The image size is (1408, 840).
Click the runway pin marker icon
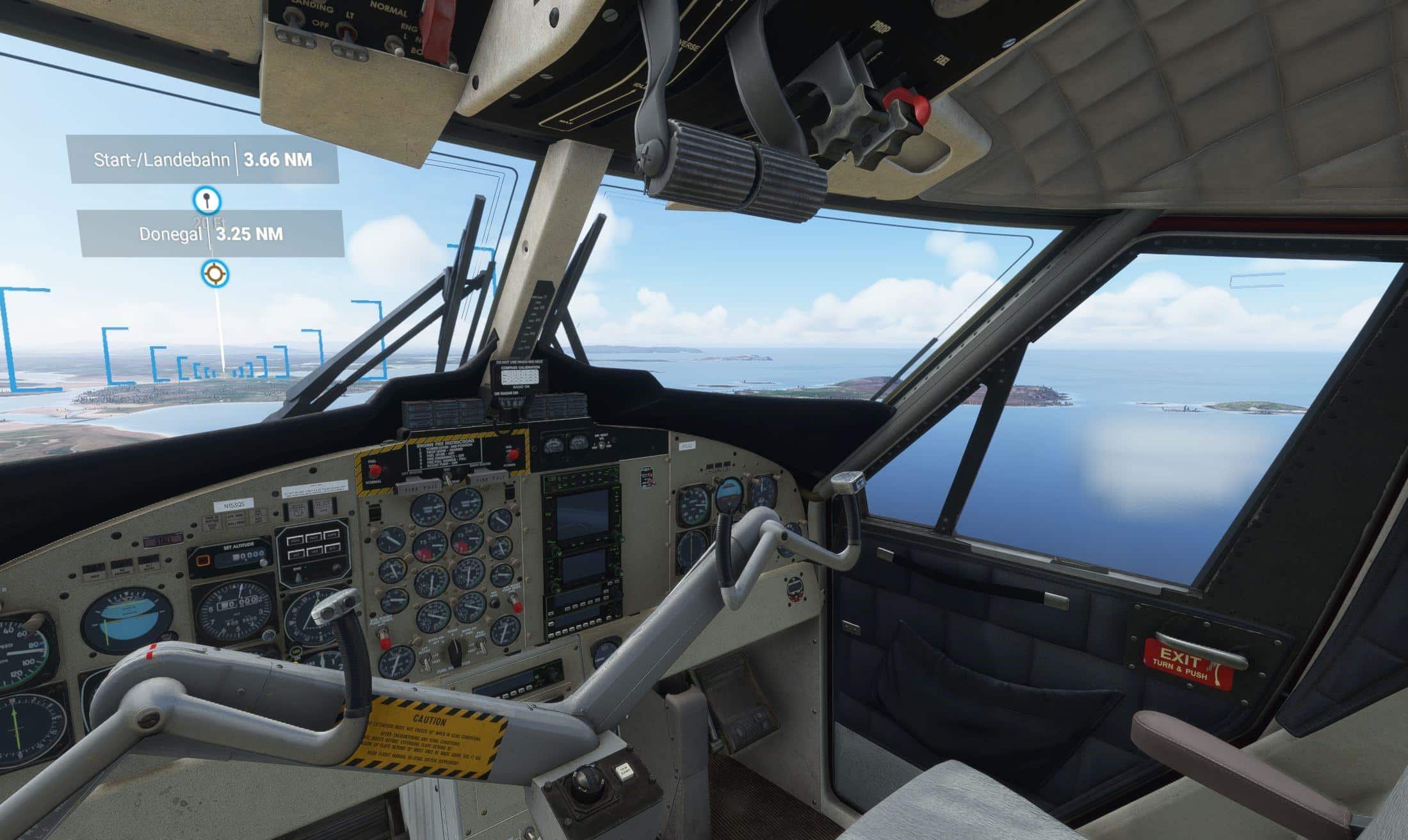pos(207,200)
